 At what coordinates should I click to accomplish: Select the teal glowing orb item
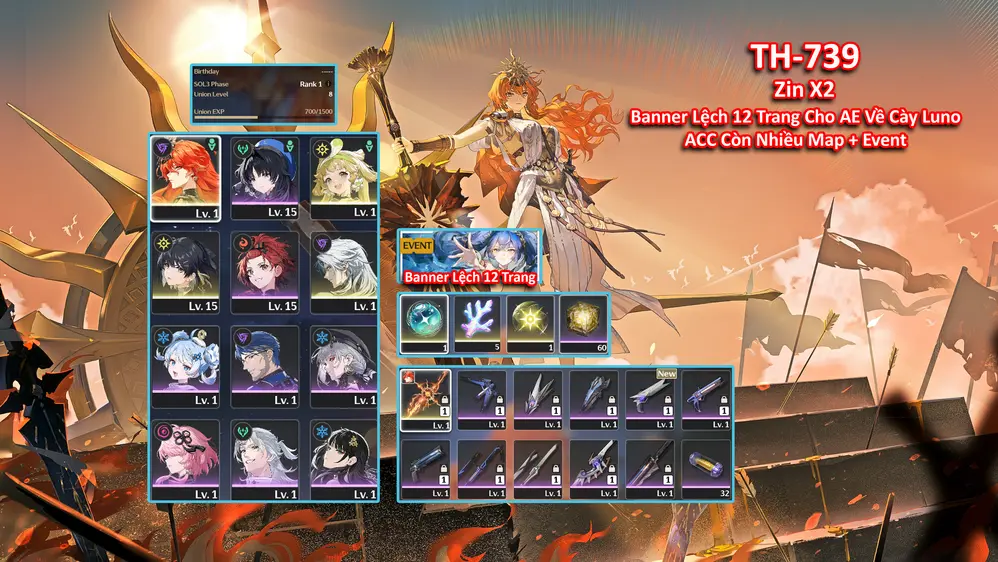[424, 323]
